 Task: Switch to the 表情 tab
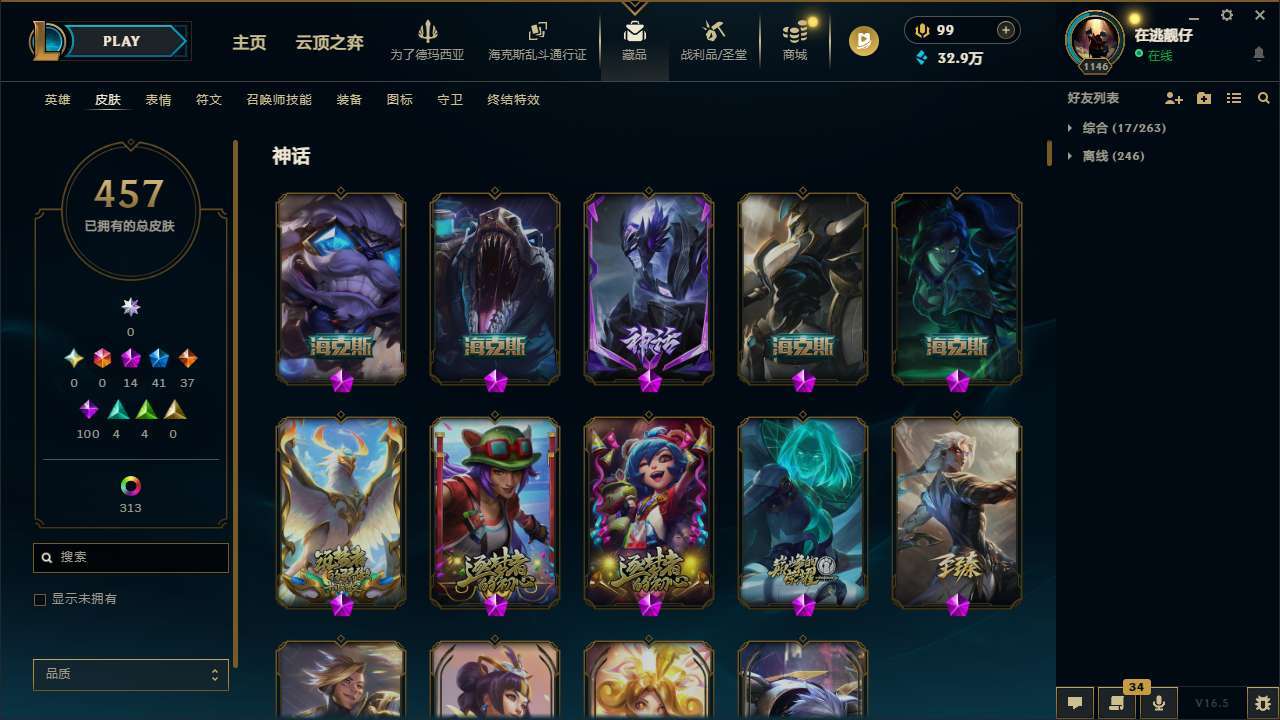click(x=158, y=99)
